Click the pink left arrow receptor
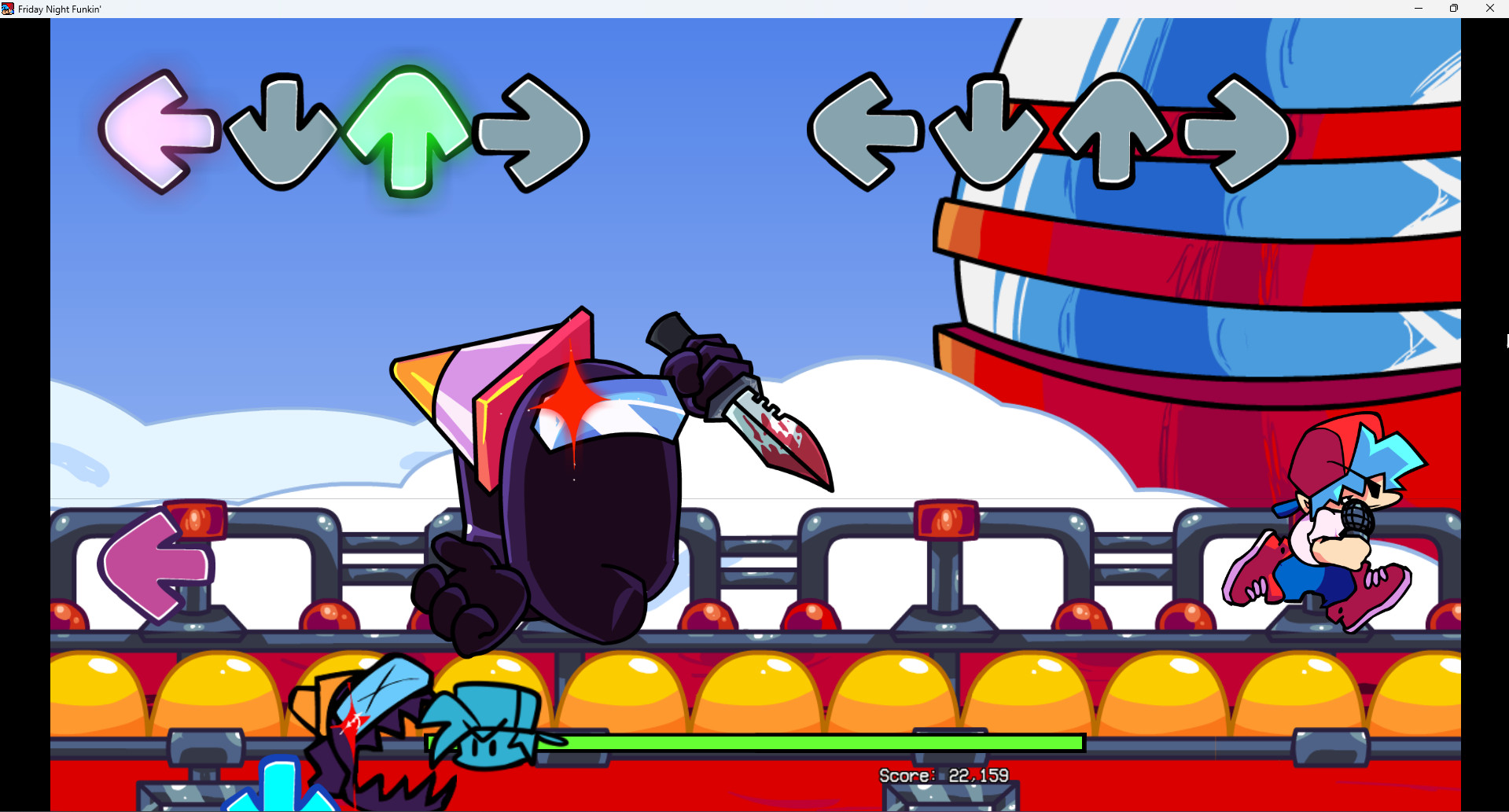 157,130
